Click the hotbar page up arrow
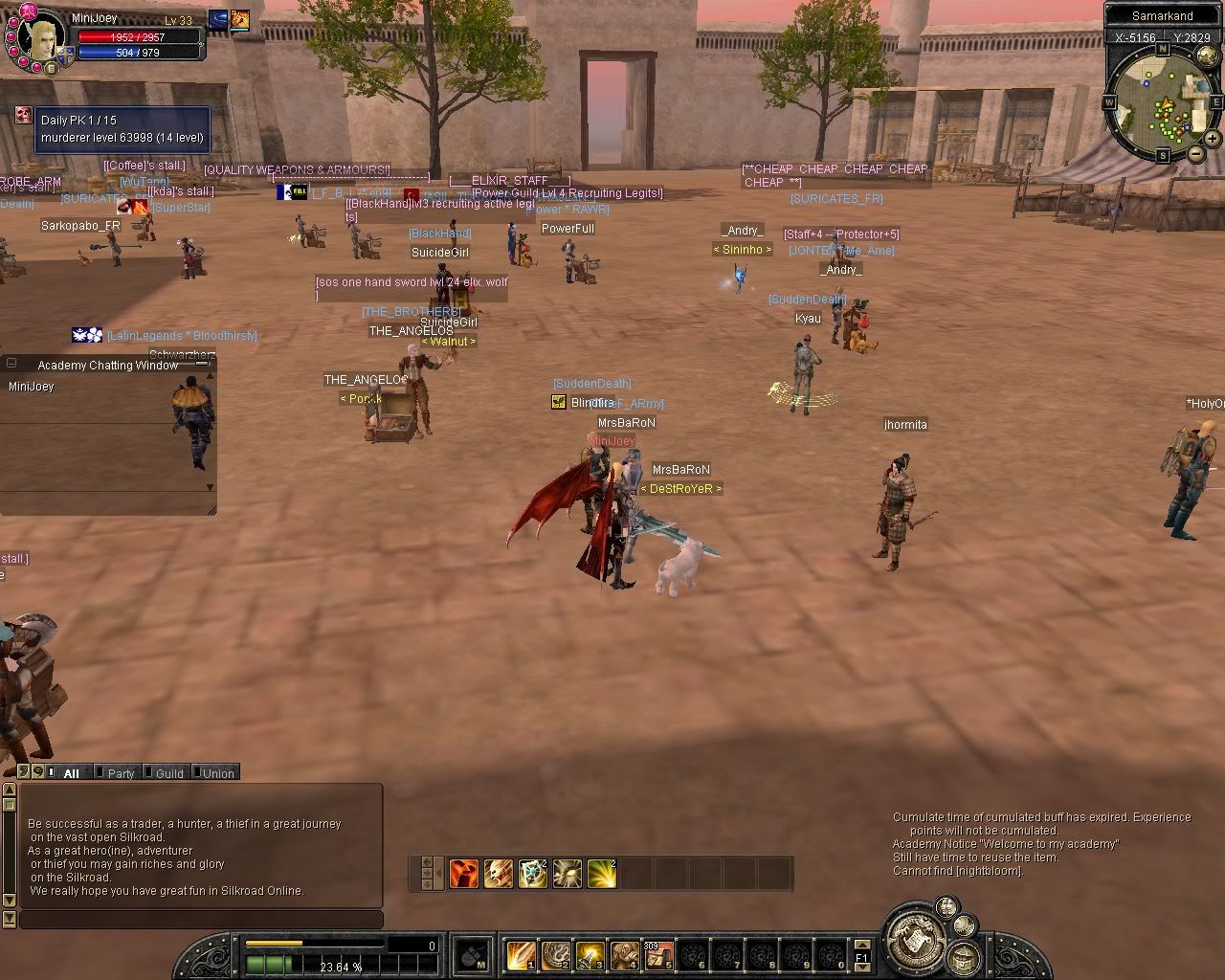The height and width of the screenshot is (980, 1225). 861,945
